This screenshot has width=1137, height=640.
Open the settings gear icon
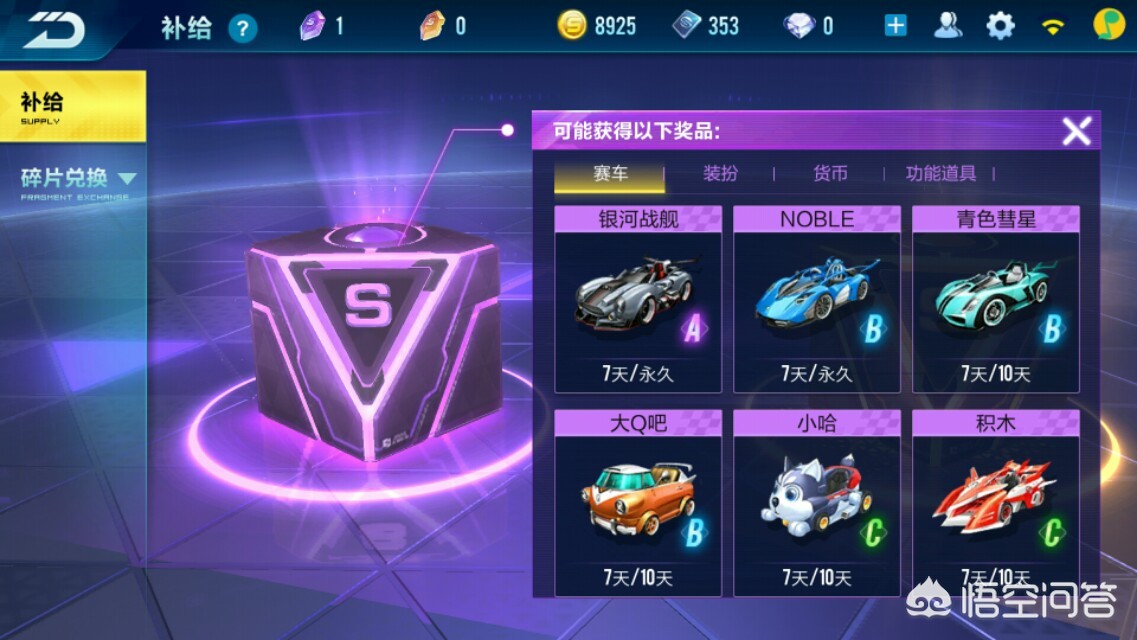click(x=1000, y=26)
